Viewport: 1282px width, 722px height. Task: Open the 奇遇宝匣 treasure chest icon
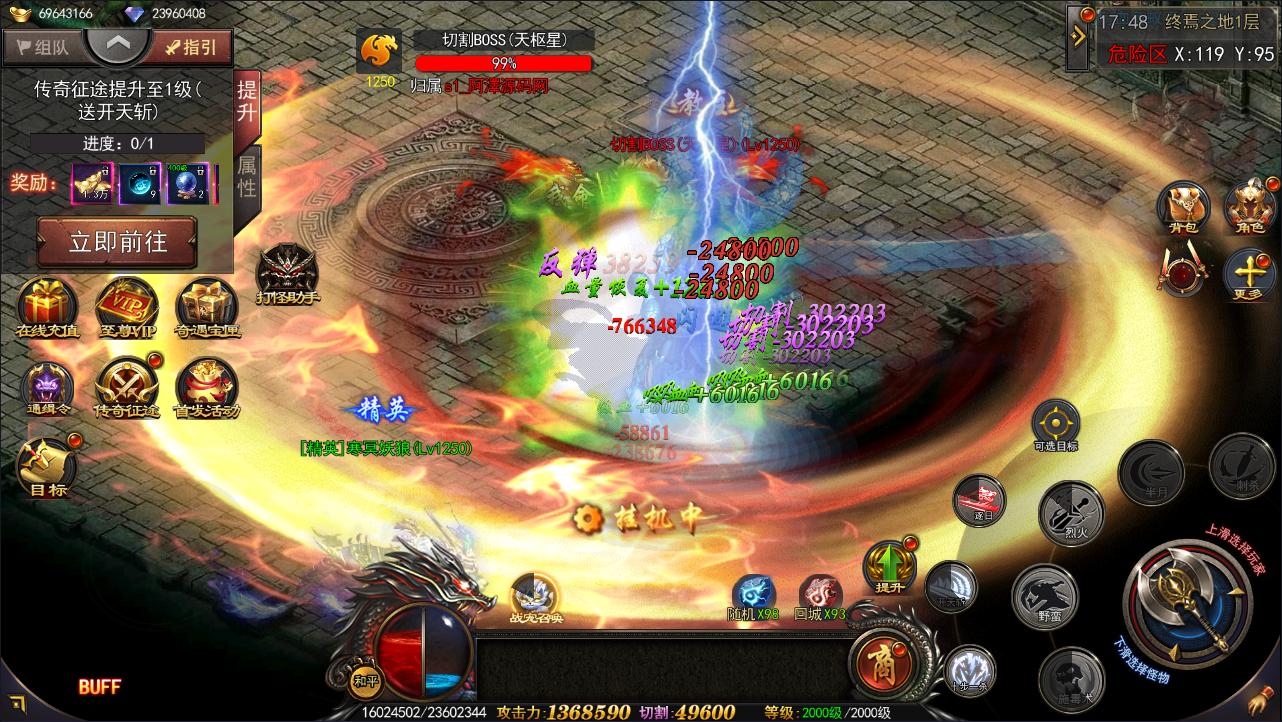pyautogui.click(x=207, y=306)
